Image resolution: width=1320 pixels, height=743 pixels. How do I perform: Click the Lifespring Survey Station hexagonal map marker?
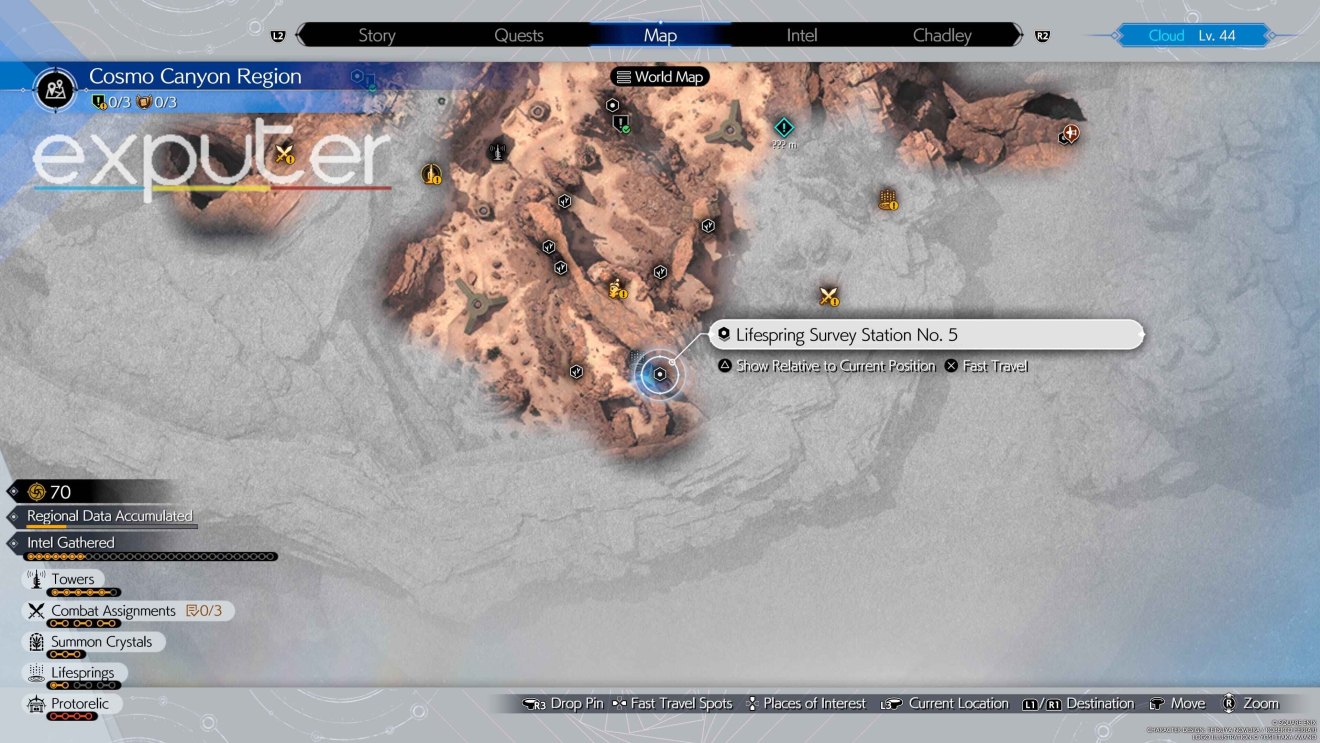pyautogui.click(x=659, y=372)
